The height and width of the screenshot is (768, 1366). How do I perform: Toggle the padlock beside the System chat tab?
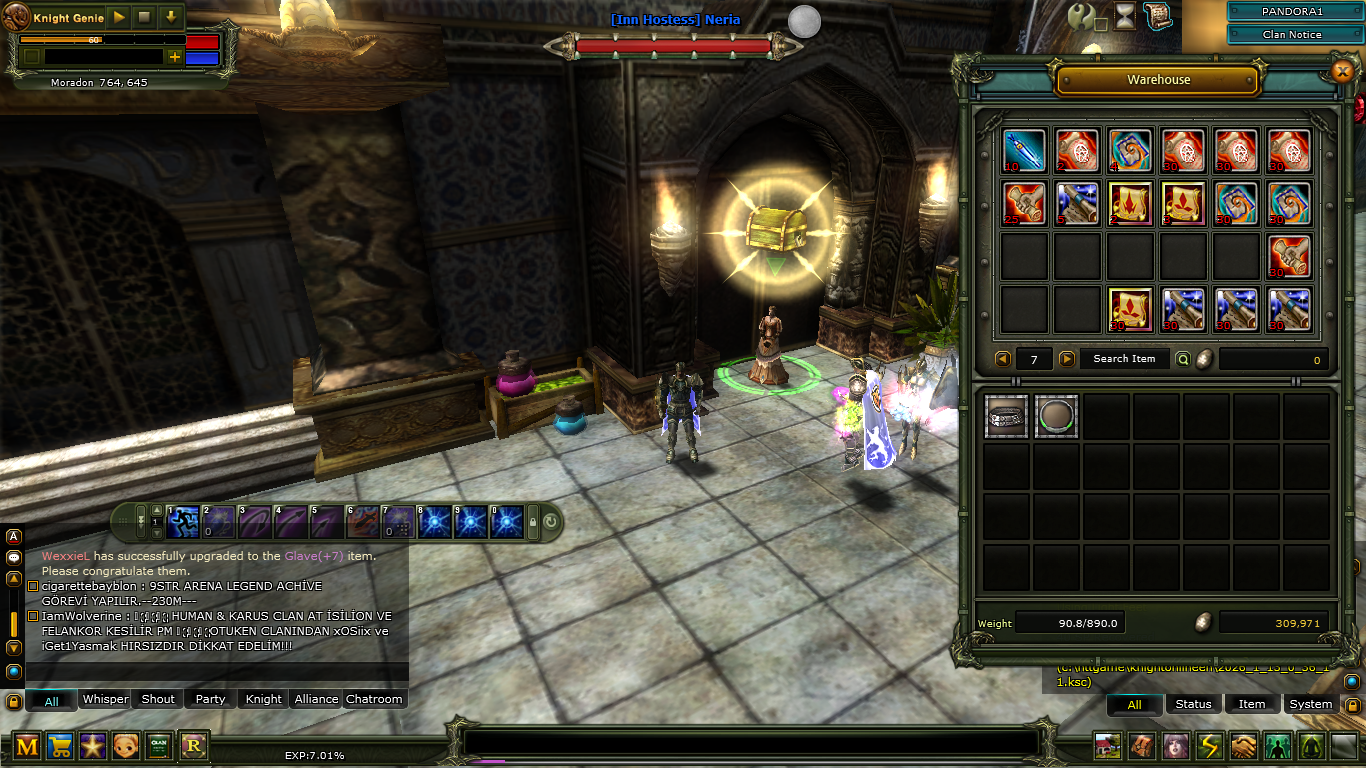[1352, 707]
